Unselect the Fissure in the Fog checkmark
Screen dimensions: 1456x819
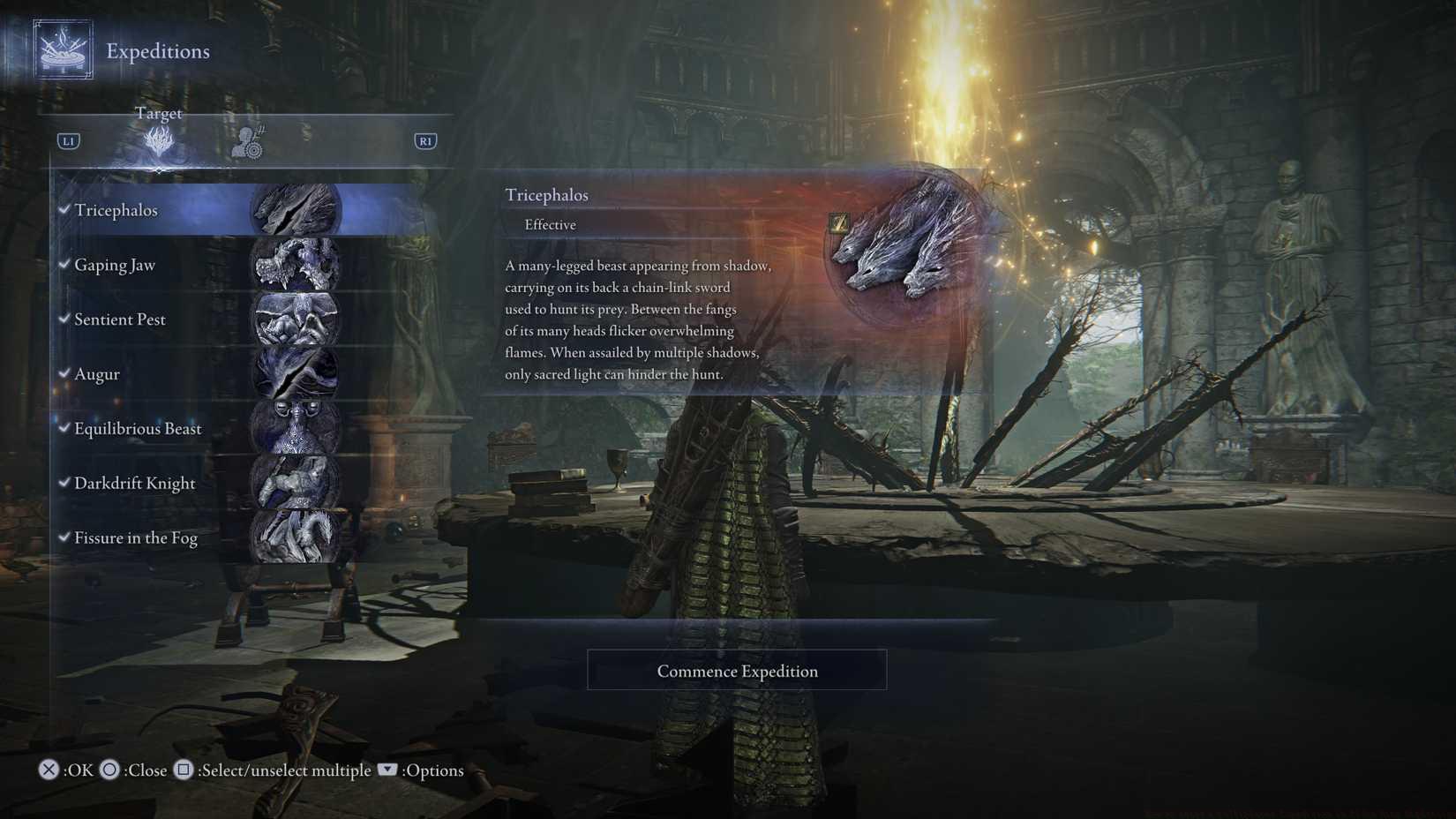point(63,537)
